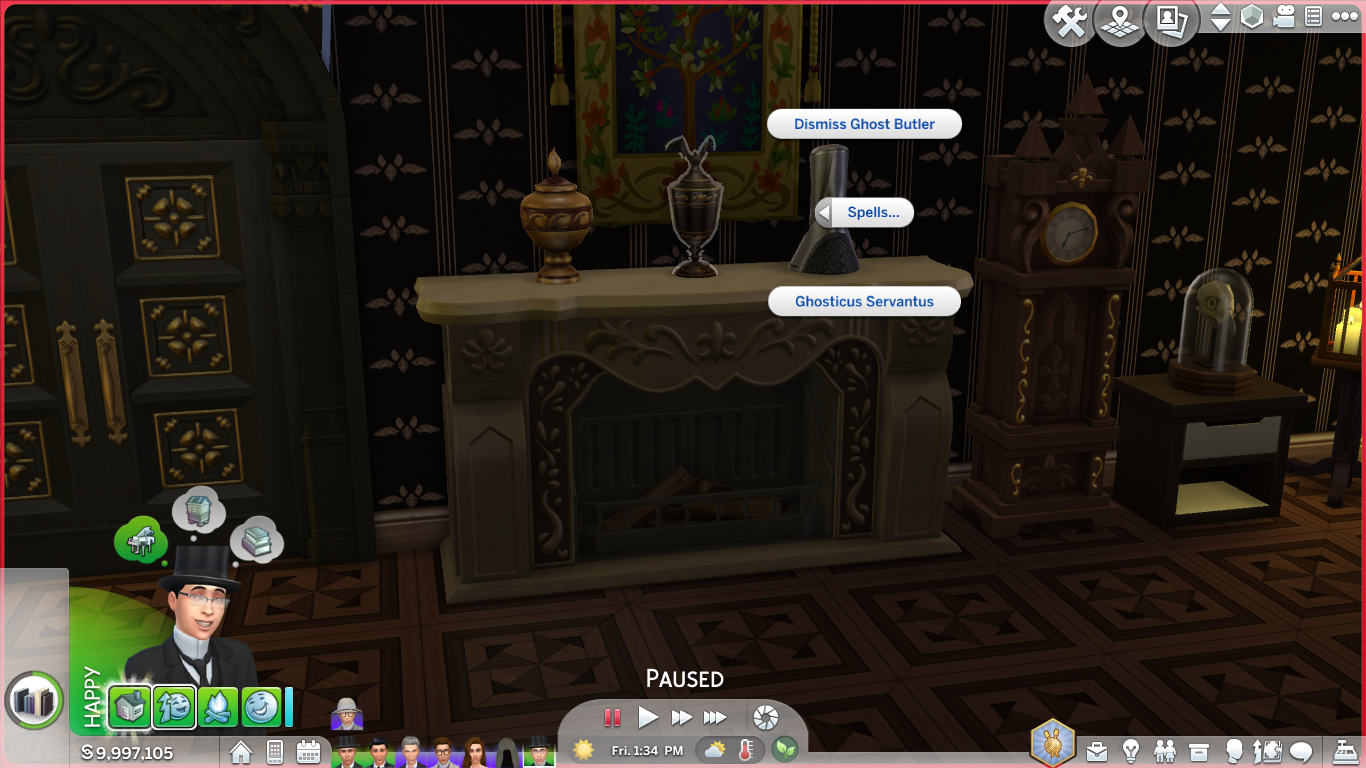This screenshot has height=768, width=1366.
Task: Open the Simology panel with the head icon
Action: pos(1234,750)
